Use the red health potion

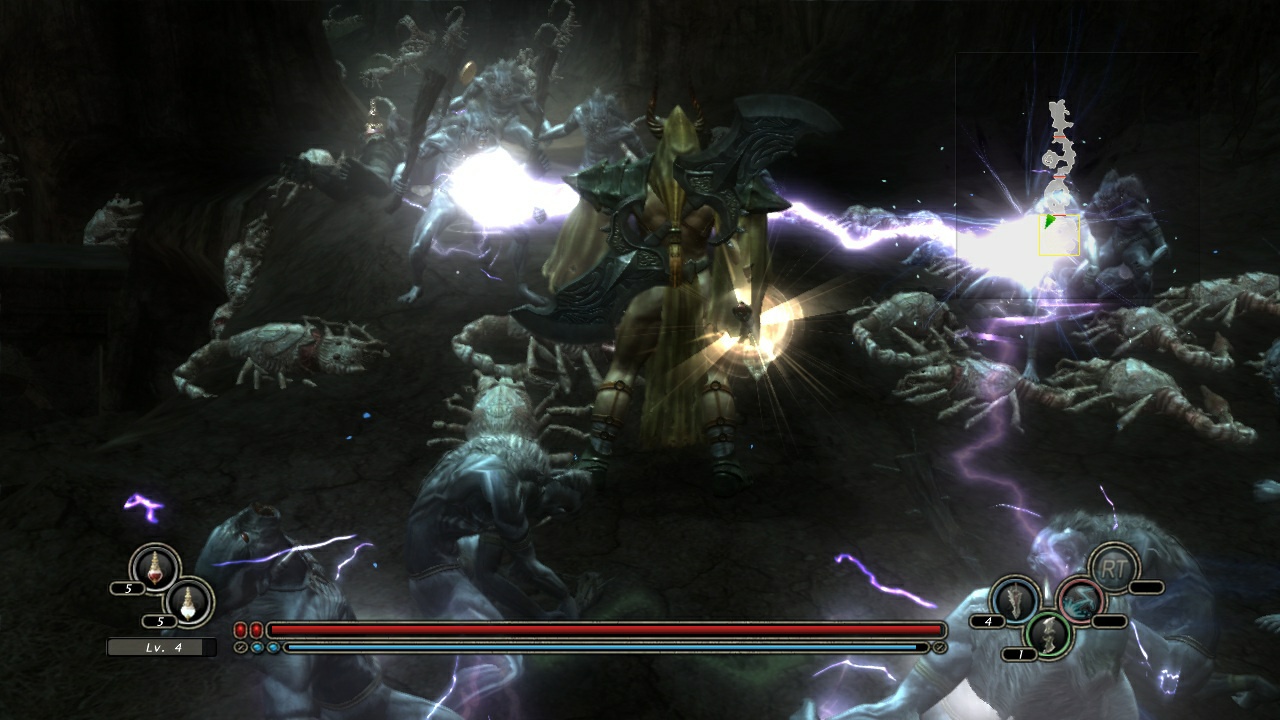tap(155, 568)
